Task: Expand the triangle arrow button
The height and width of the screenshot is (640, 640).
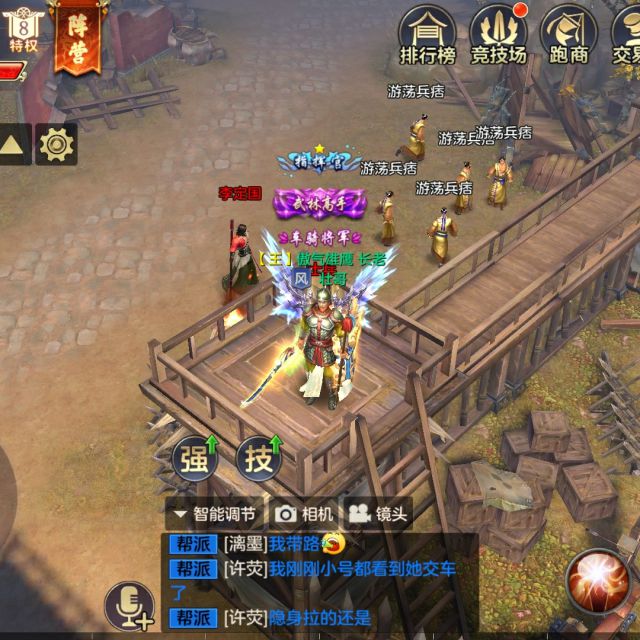Action: (x=13, y=146)
